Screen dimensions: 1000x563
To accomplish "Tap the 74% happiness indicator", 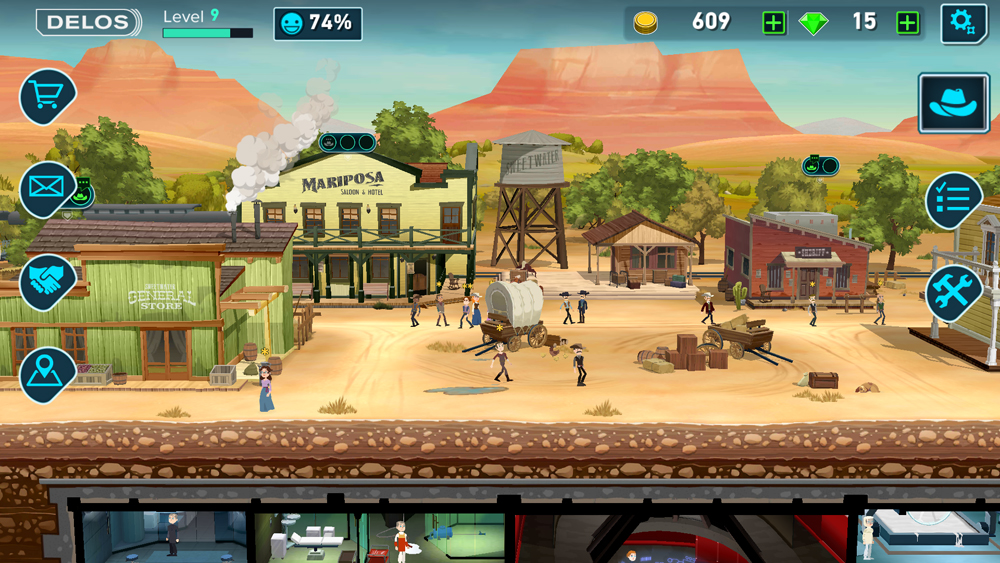I will [x=318, y=23].
